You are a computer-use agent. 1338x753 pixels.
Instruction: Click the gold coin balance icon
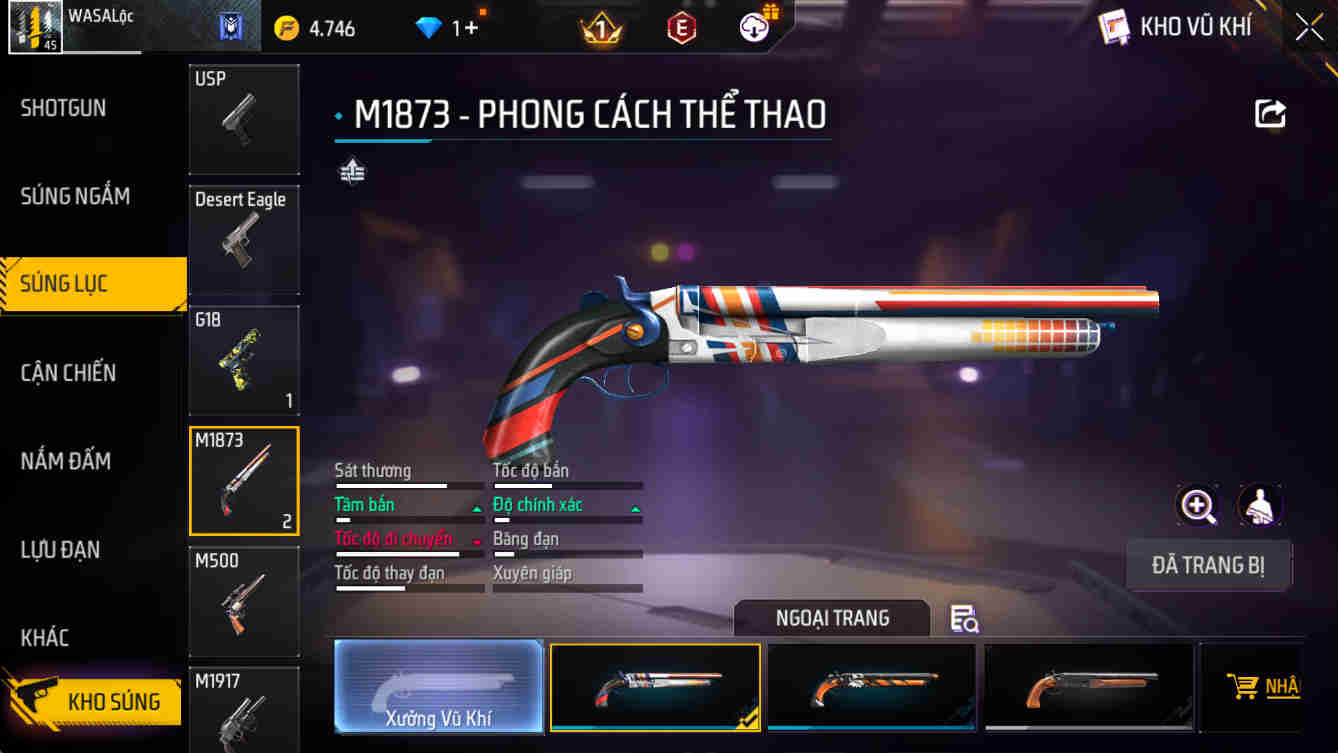click(x=286, y=27)
